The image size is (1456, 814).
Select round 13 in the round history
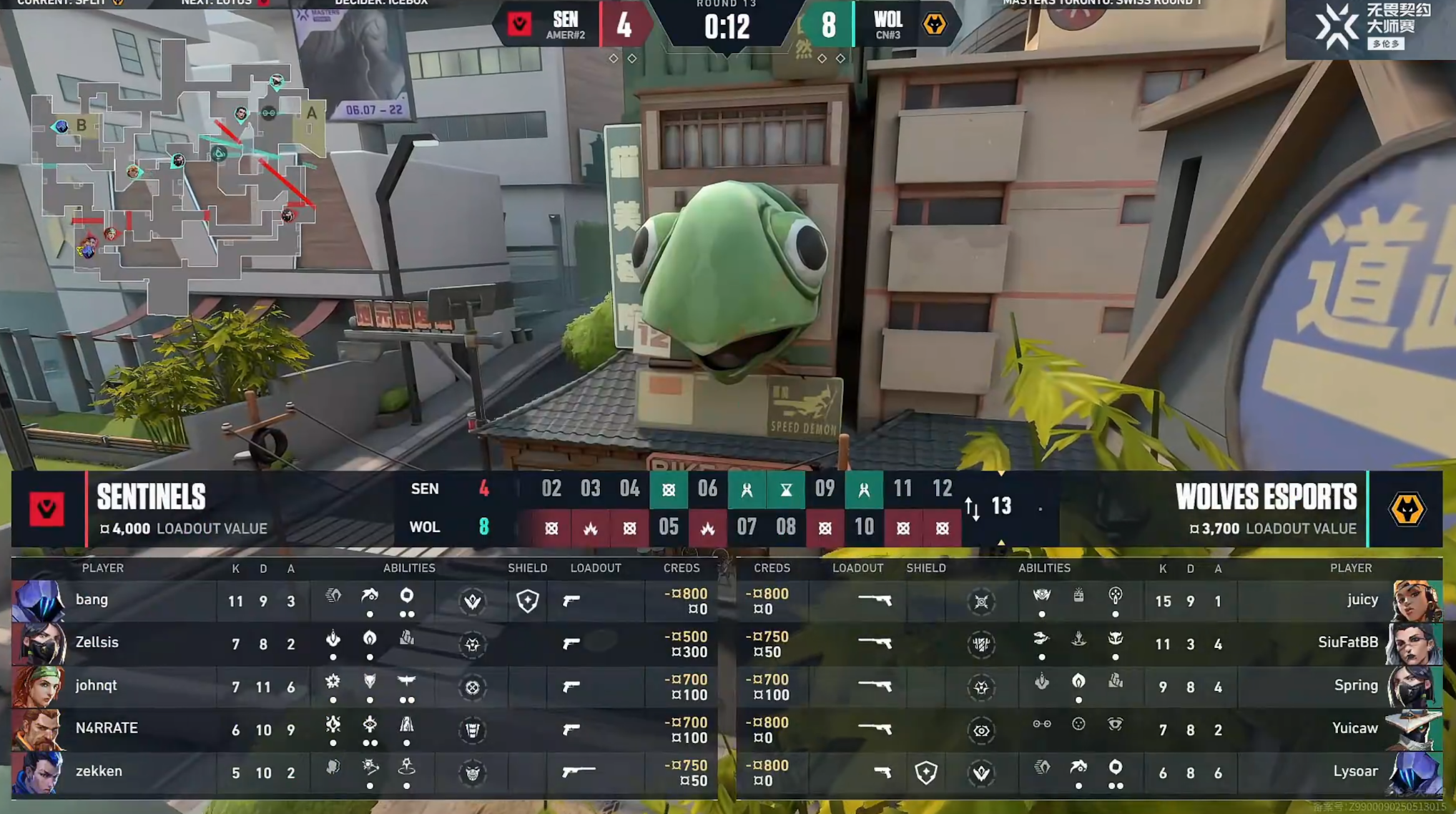(1001, 507)
